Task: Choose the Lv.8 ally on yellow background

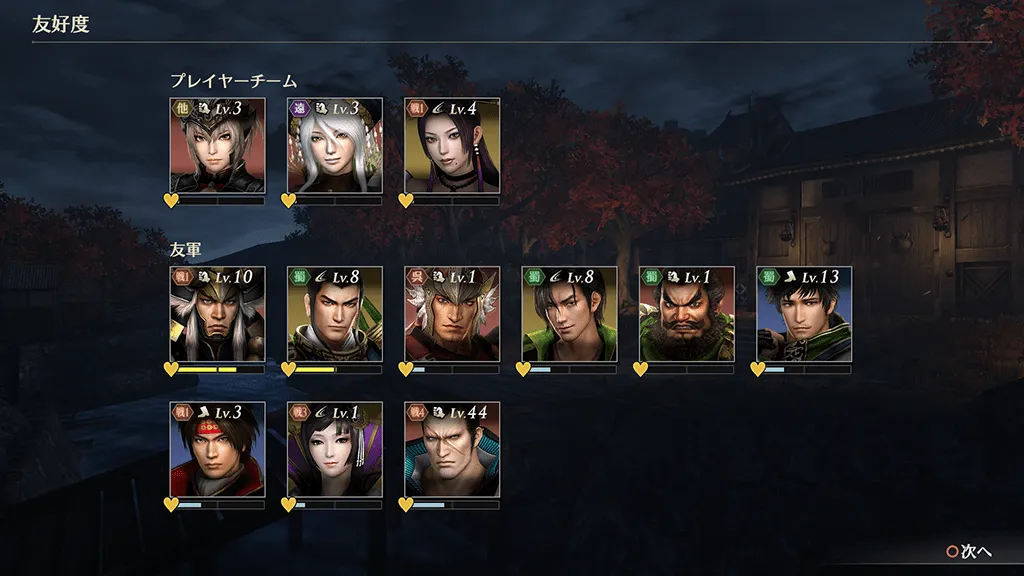Action: (335, 314)
